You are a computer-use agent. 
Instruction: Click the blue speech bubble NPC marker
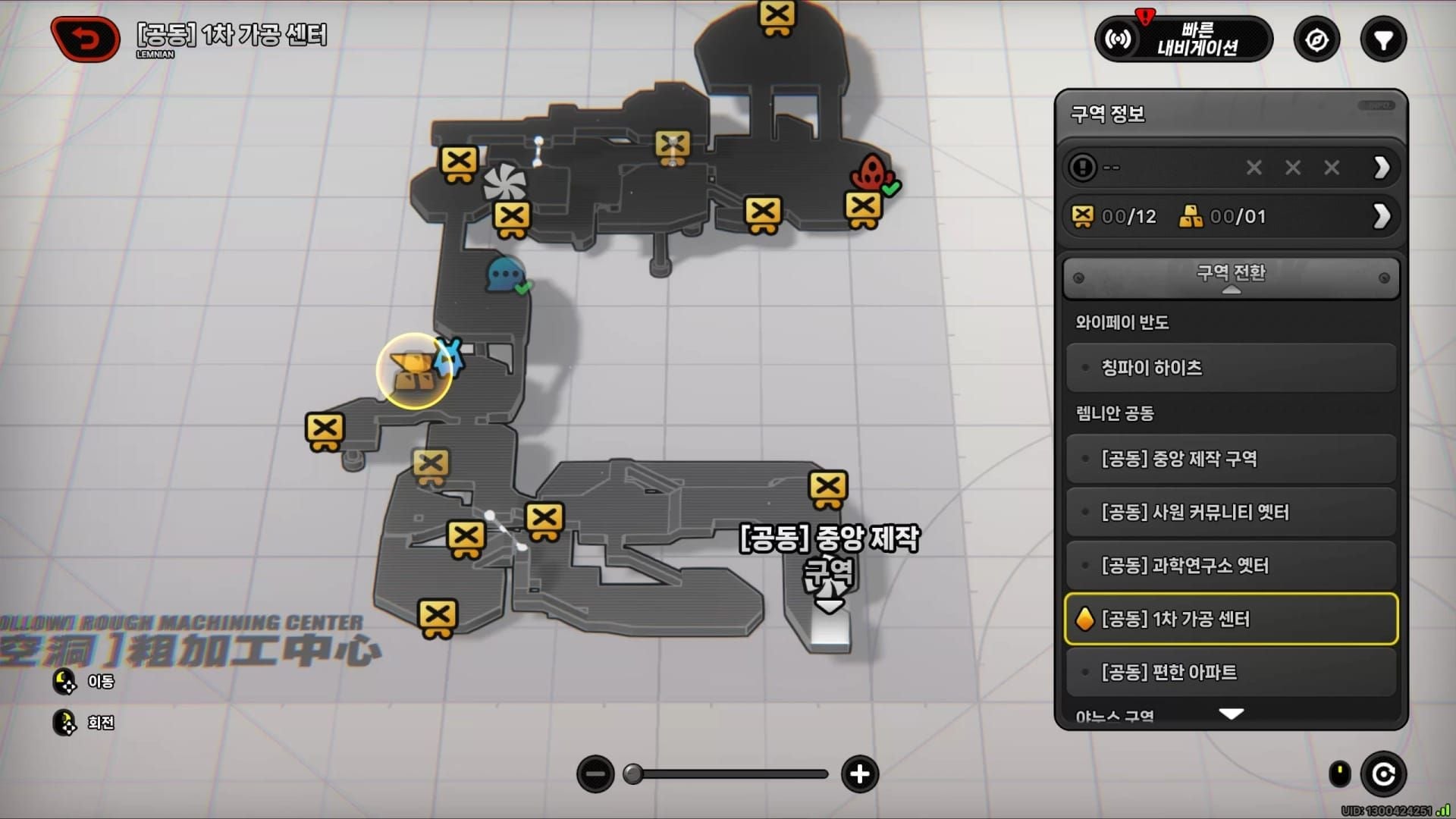coord(506,275)
